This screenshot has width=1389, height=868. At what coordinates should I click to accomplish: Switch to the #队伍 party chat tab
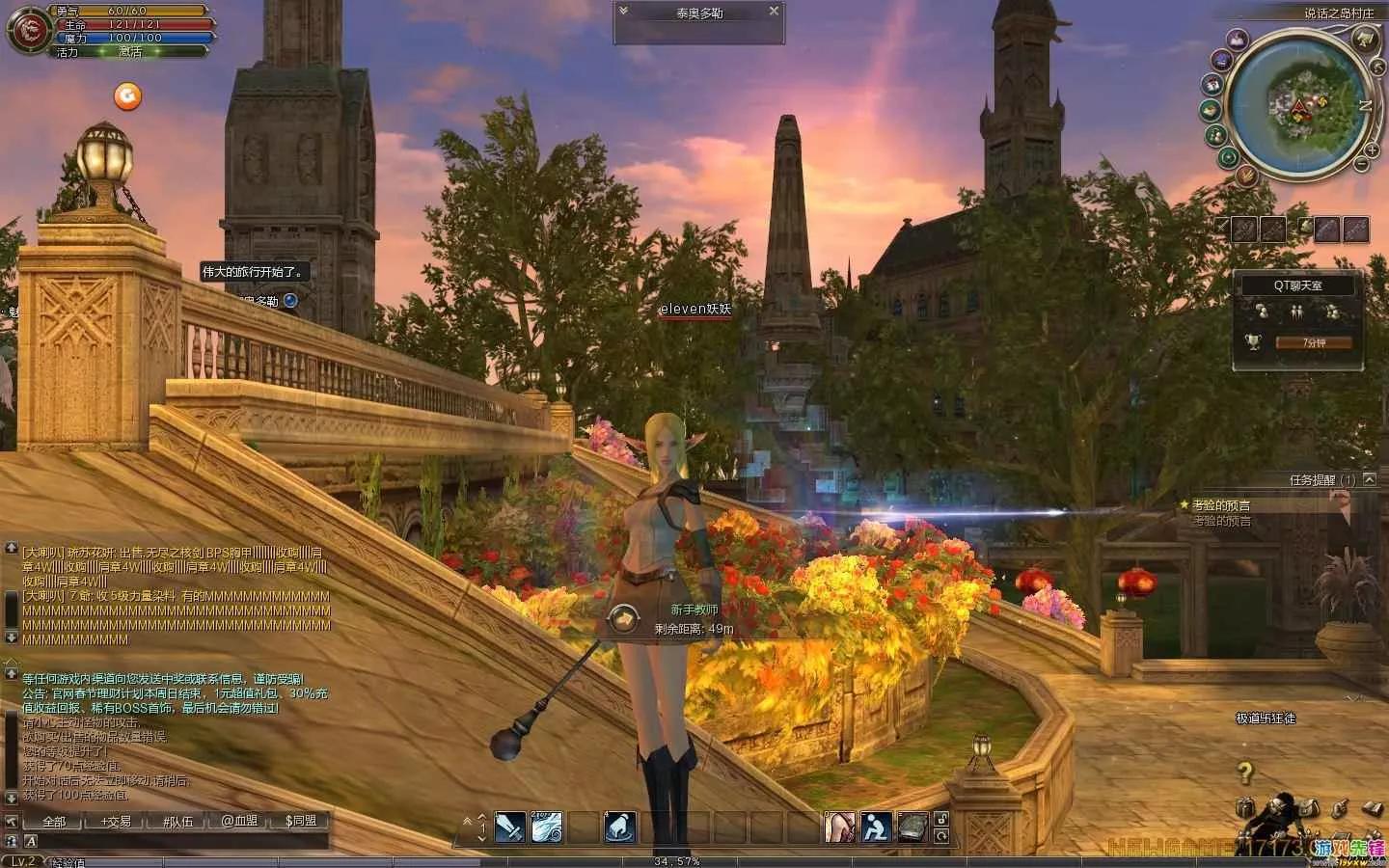(177, 822)
